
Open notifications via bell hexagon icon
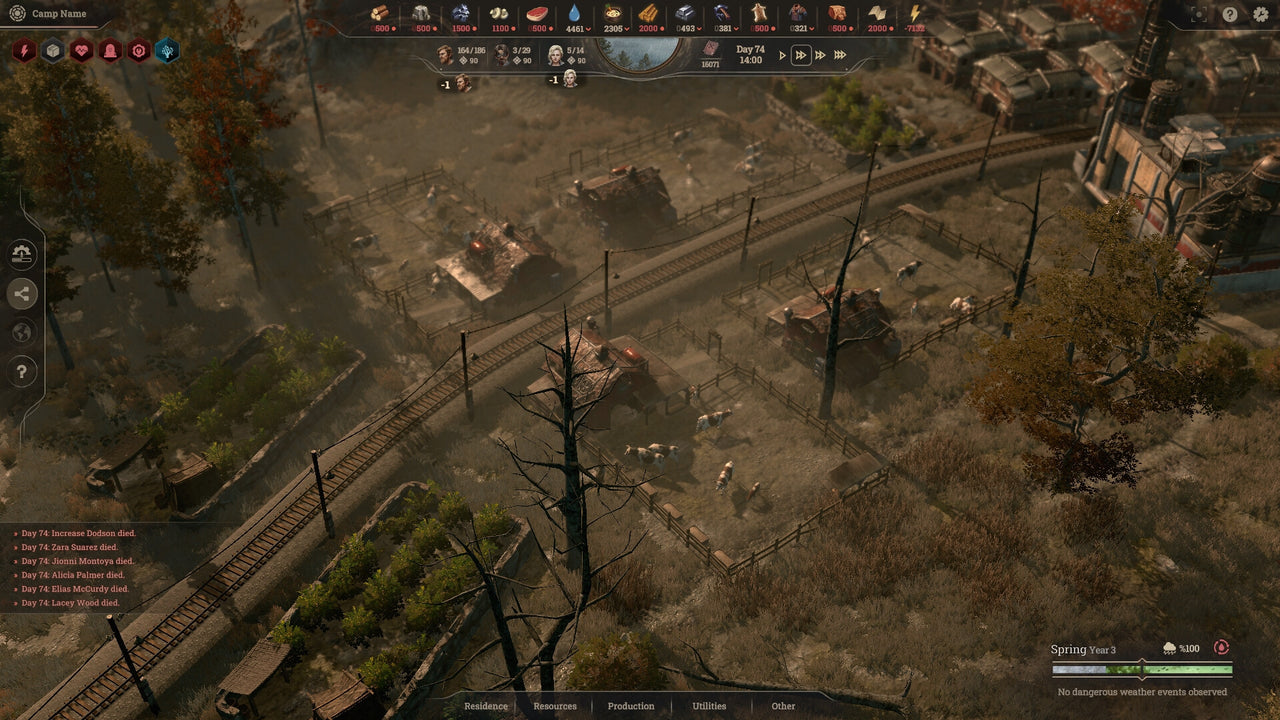110,51
